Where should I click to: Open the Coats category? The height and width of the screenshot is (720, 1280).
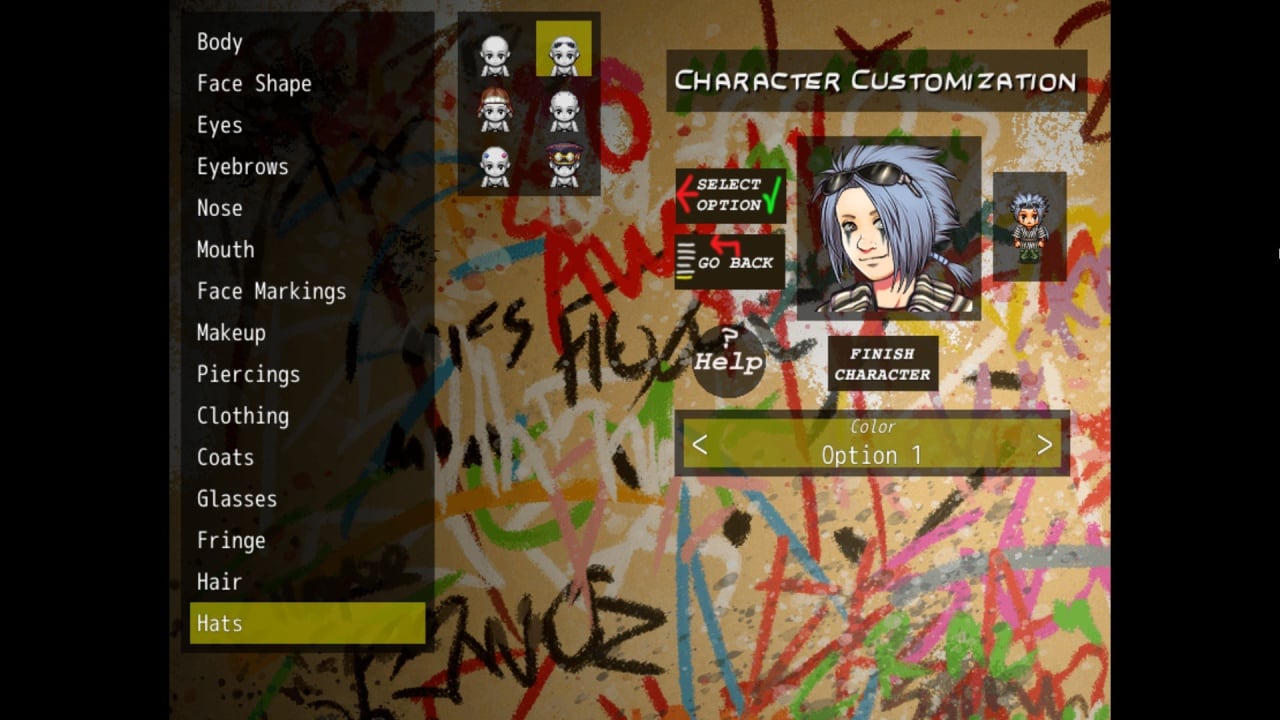click(x=225, y=457)
